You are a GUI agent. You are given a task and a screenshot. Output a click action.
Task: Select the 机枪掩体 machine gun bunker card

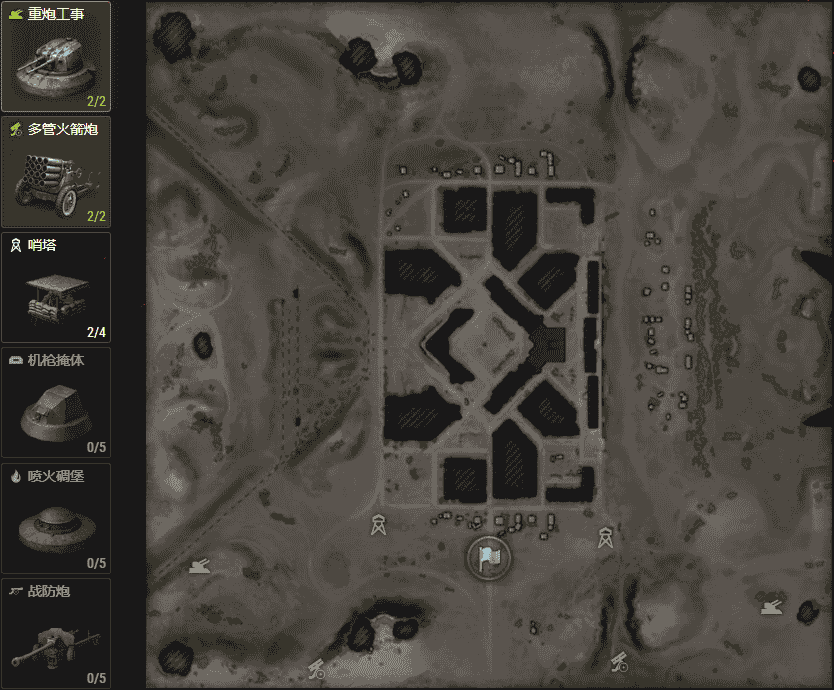click(56, 403)
